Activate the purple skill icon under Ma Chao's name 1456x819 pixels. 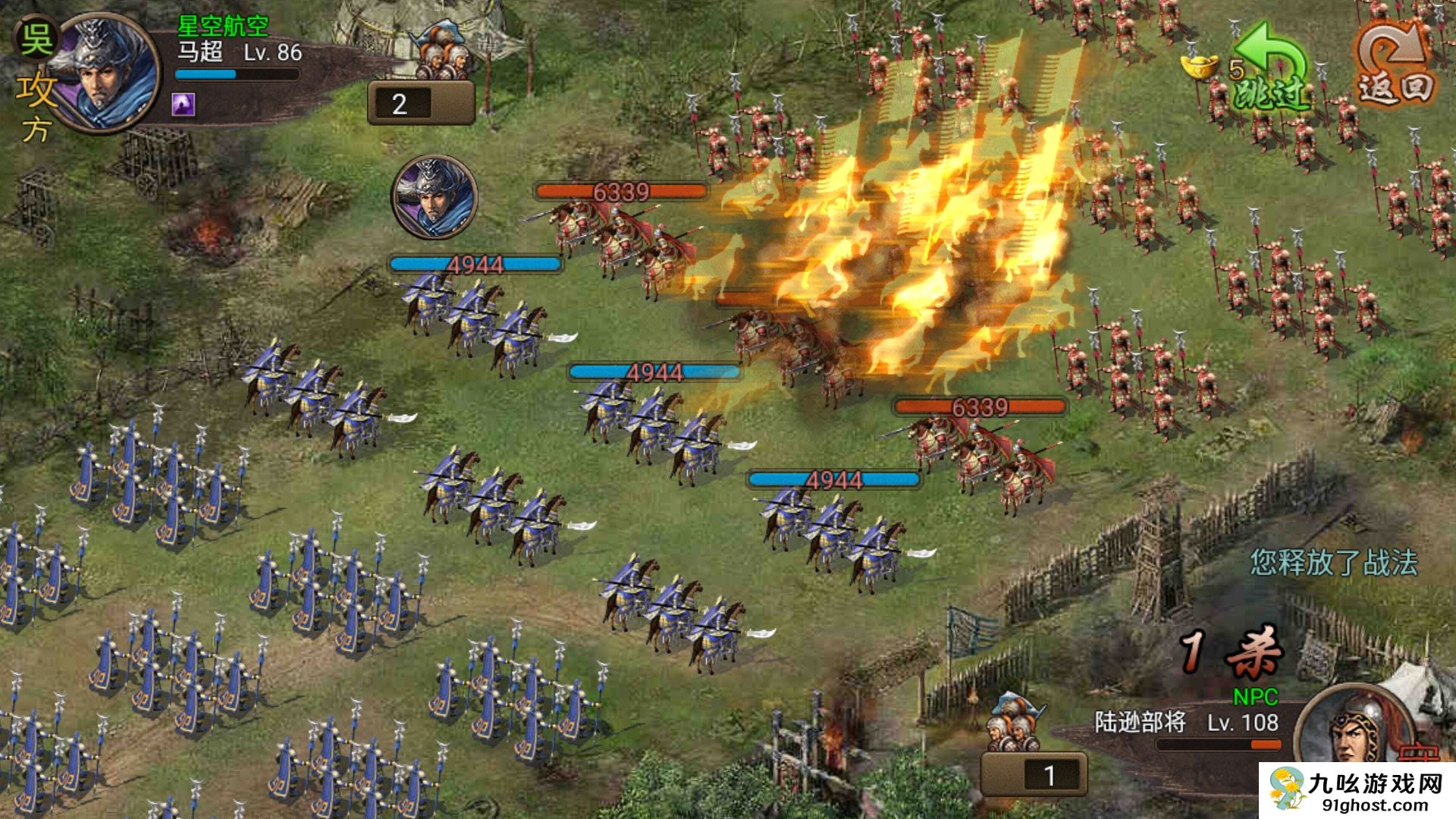(184, 104)
